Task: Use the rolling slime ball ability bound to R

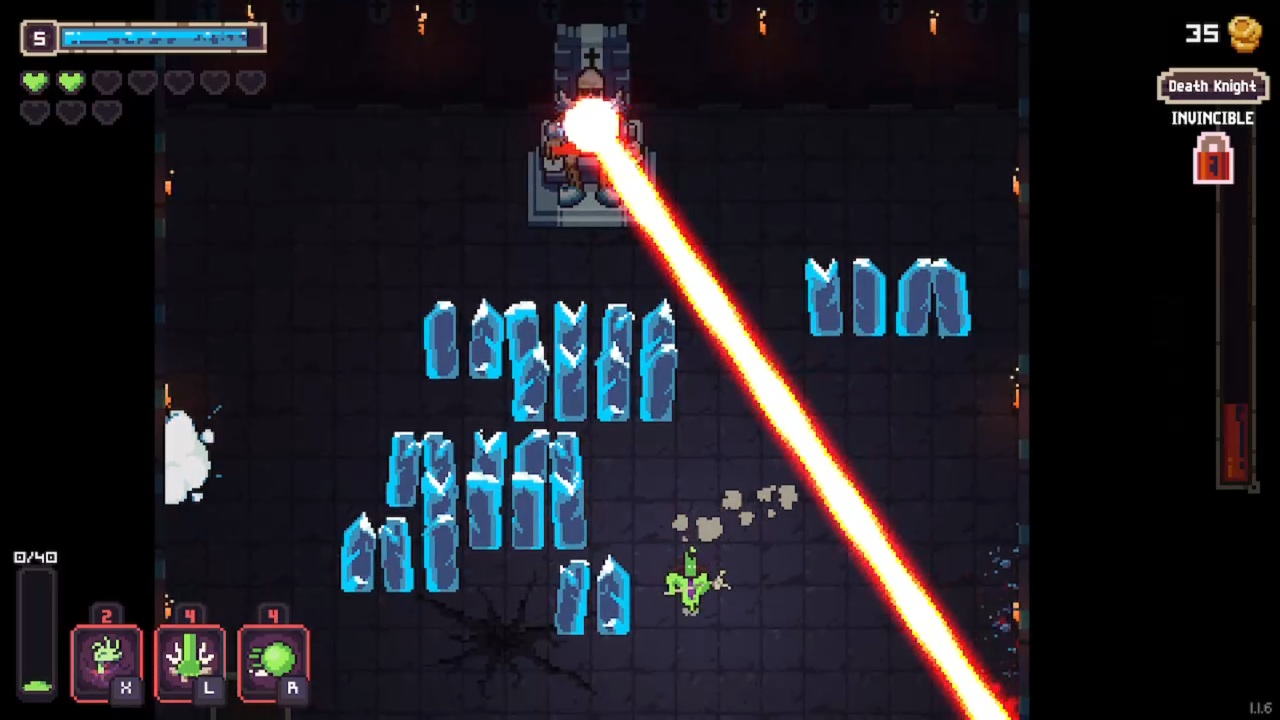Action: tap(273, 658)
